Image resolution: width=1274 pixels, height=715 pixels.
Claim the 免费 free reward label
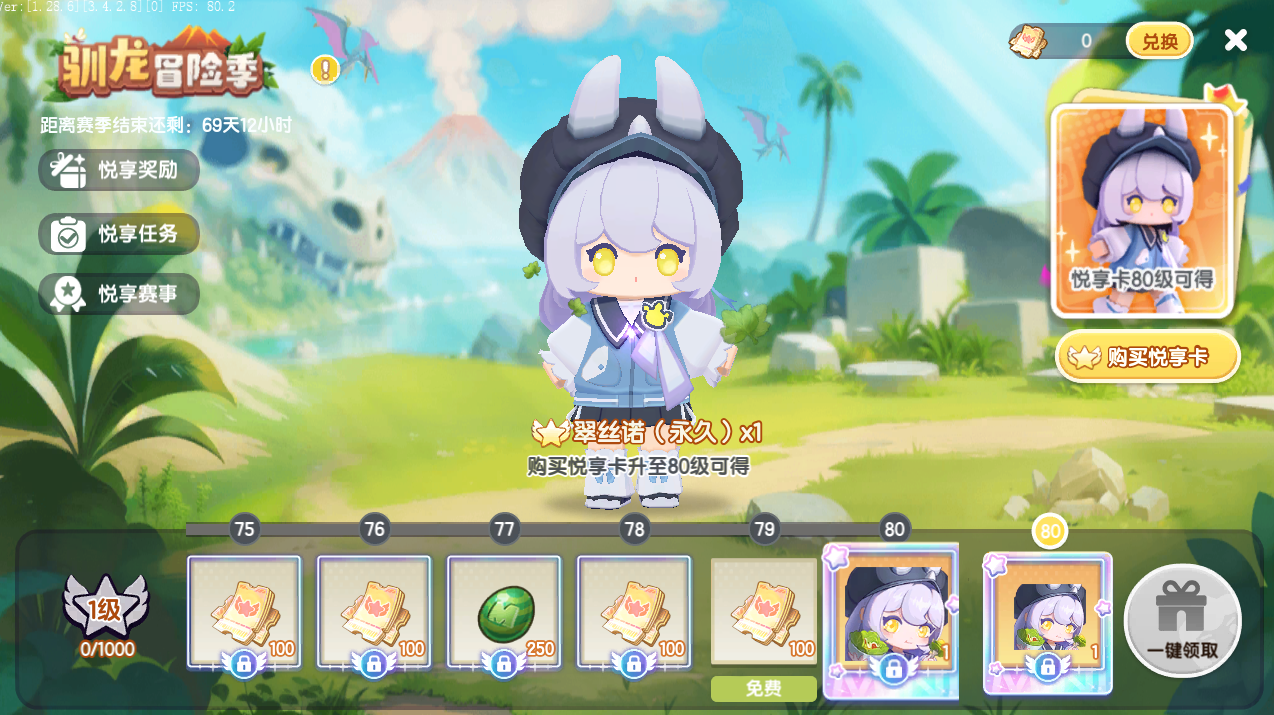click(x=764, y=689)
